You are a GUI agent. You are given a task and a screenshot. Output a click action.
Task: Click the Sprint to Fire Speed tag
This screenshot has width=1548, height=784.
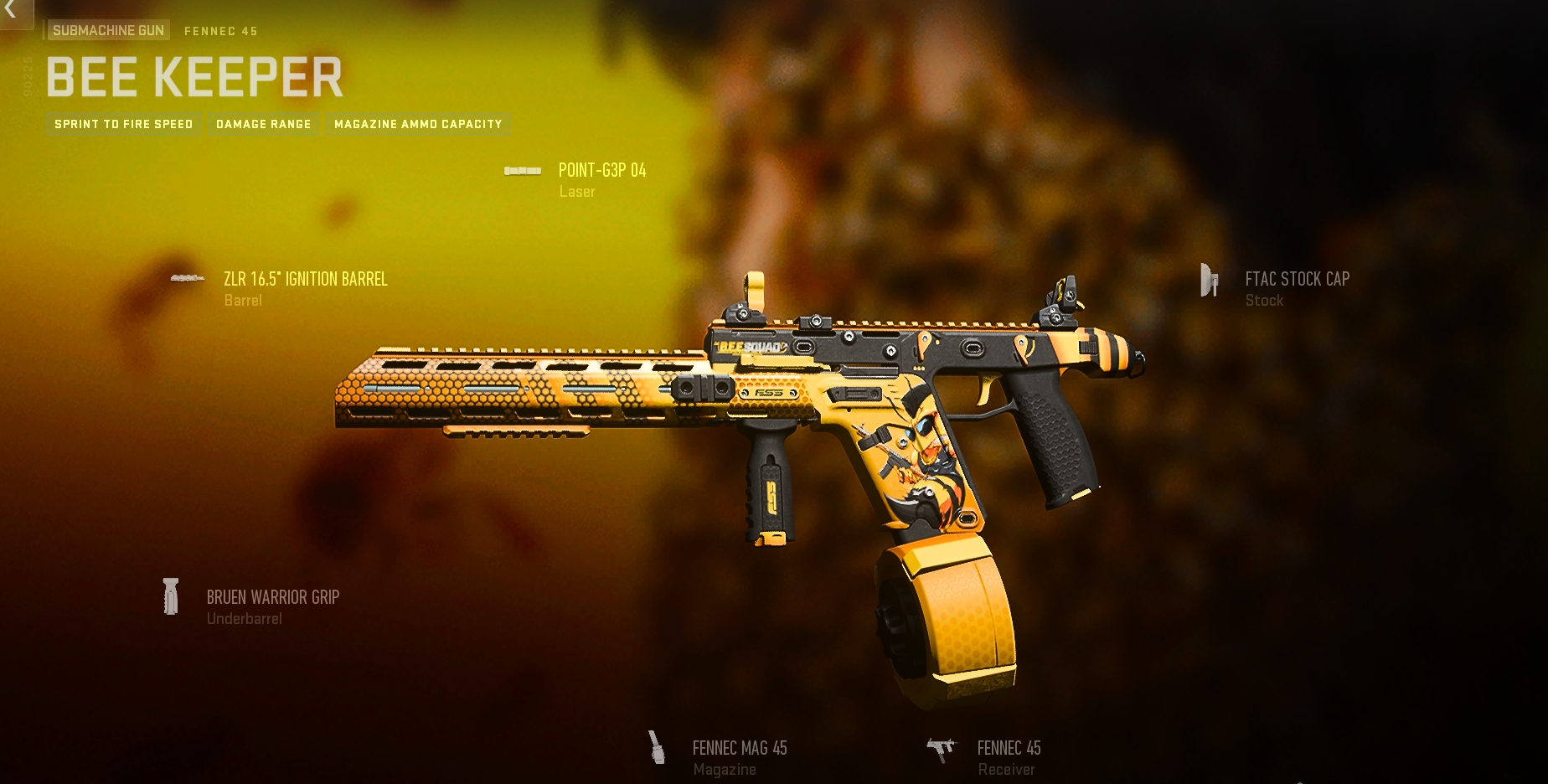click(x=124, y=124)
